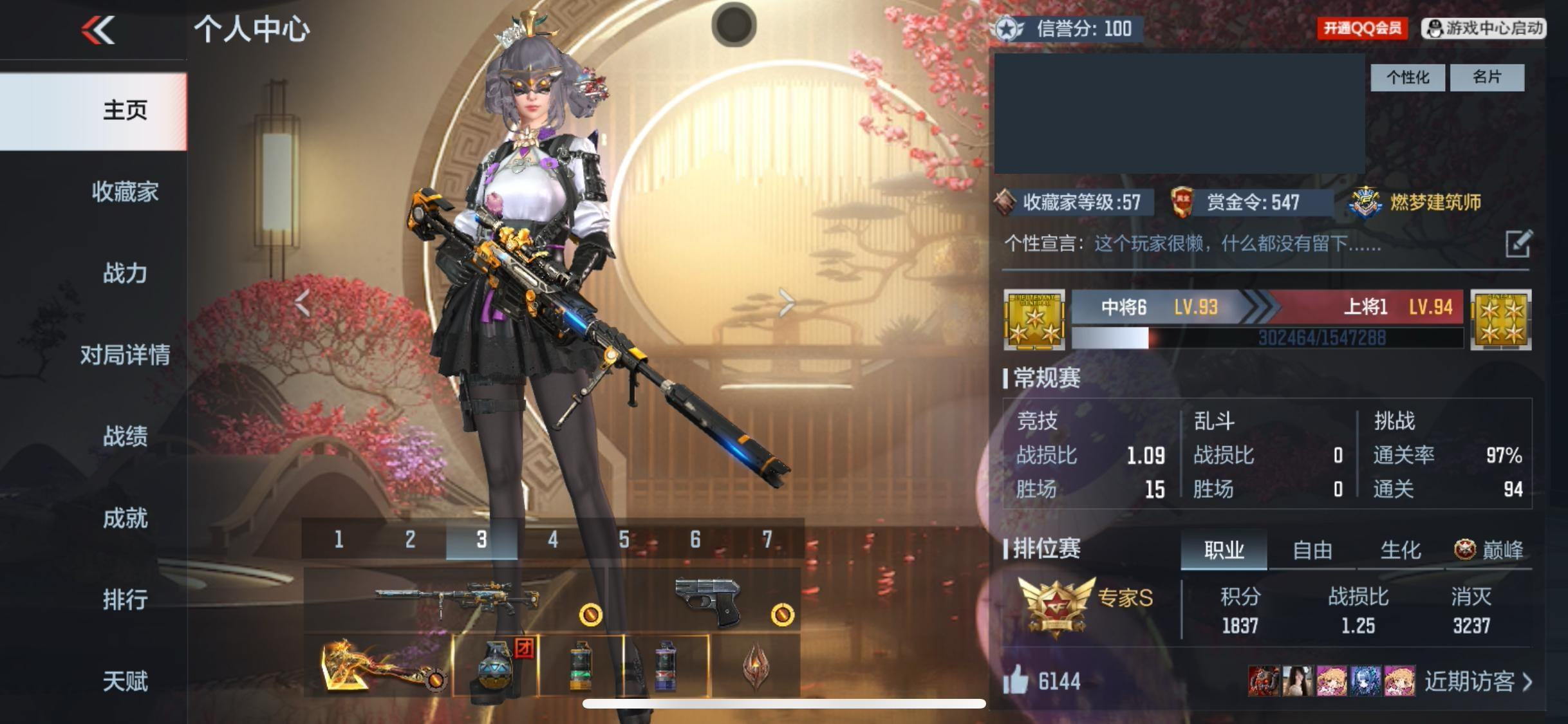This screenshot has width=1568, height=724.
Task: Open the 成就 sidebar entry
Action: [125, 518]
